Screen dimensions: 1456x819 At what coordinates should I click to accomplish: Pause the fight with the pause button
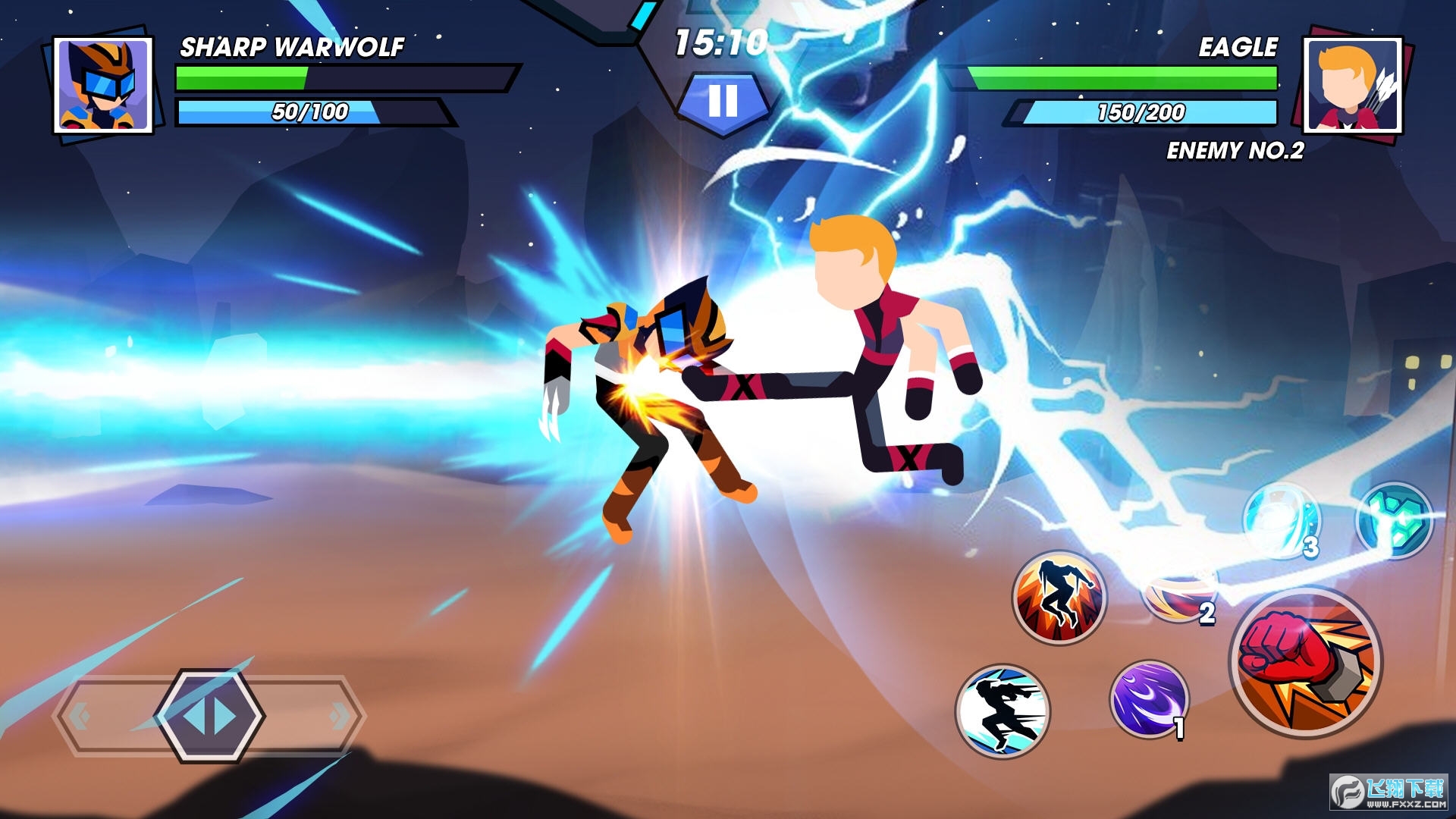click(723, 101)
